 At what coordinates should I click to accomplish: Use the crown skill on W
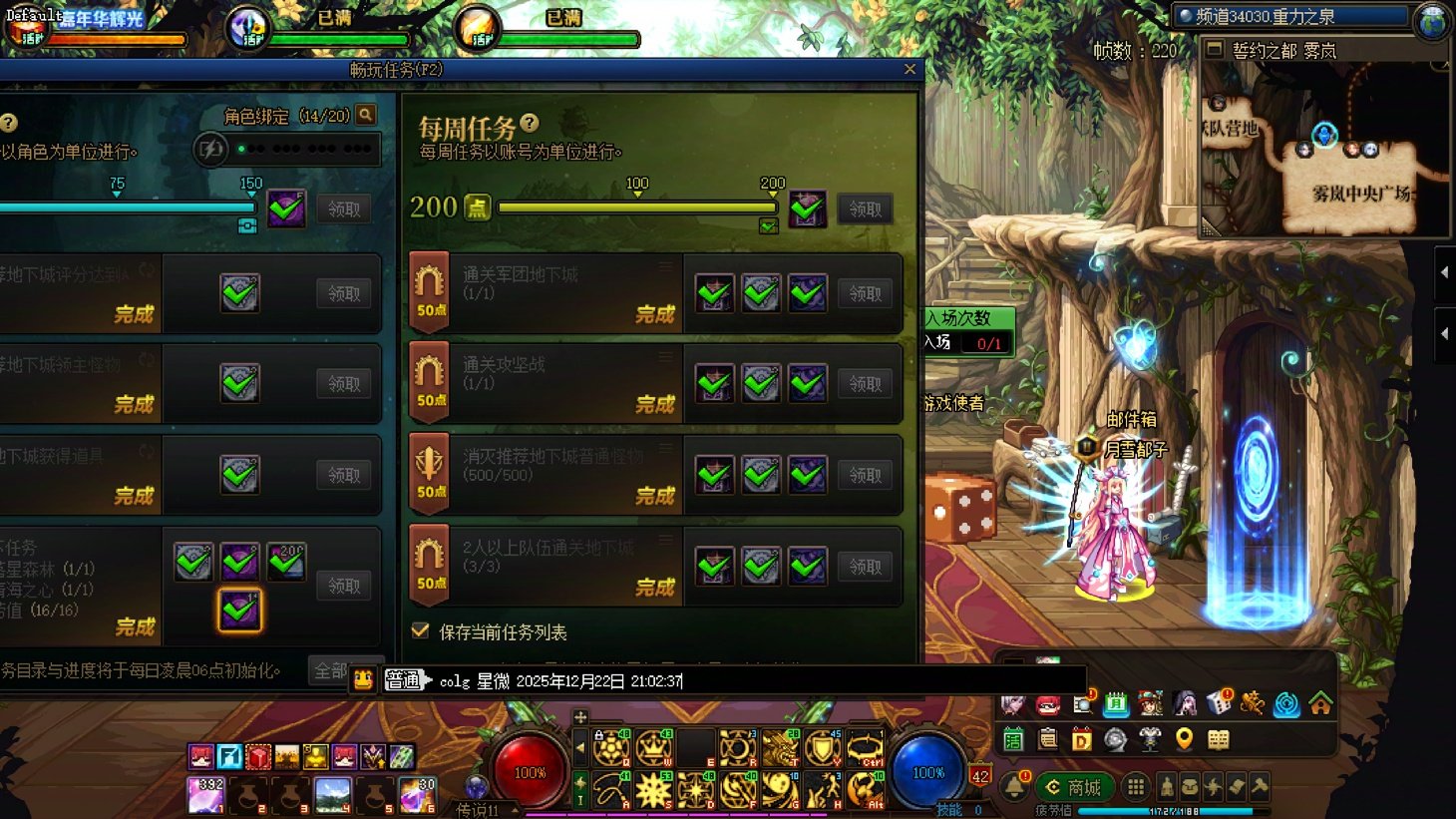click(x=653, y=747)
